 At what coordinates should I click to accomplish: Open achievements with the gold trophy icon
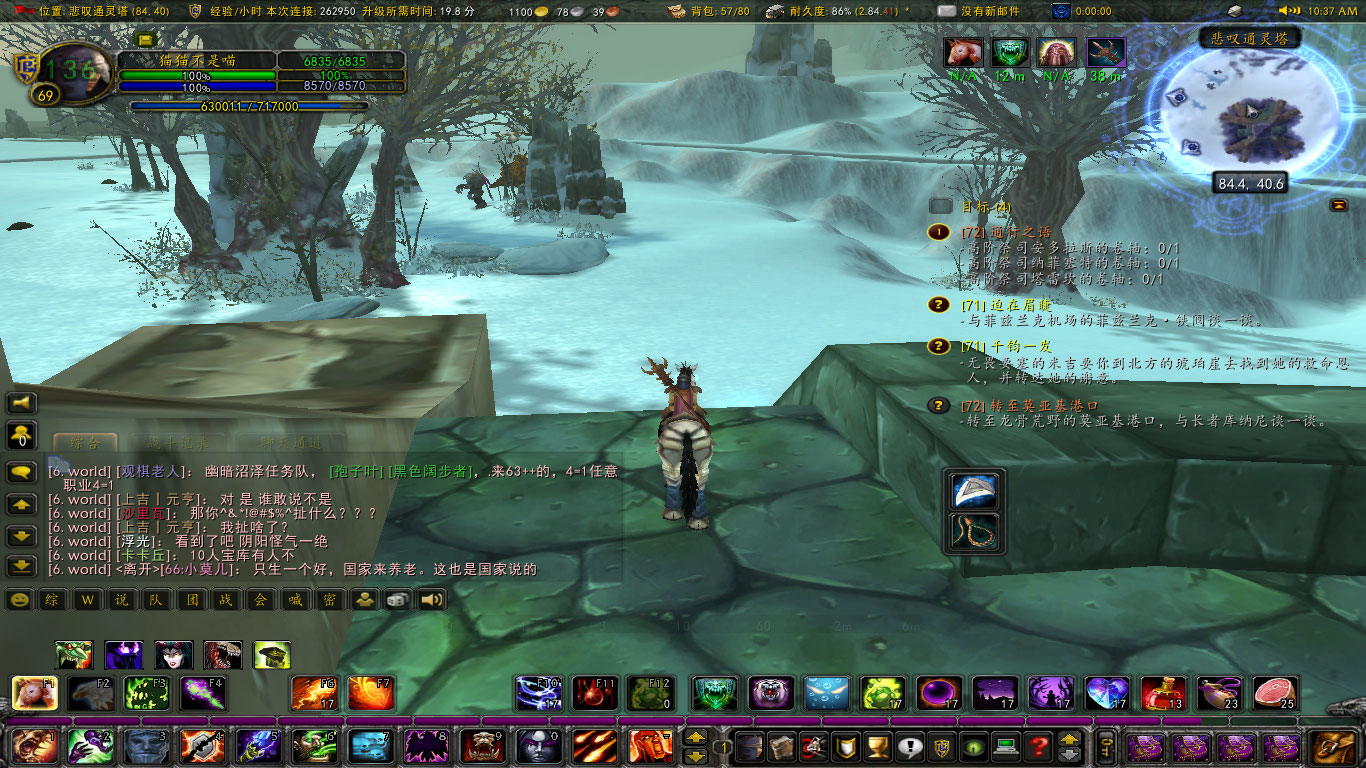point(878,745)
